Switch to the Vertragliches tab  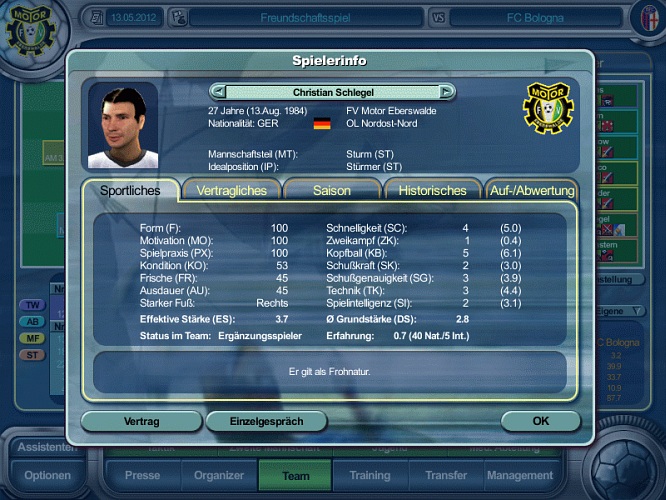click(x=232, y=190)
